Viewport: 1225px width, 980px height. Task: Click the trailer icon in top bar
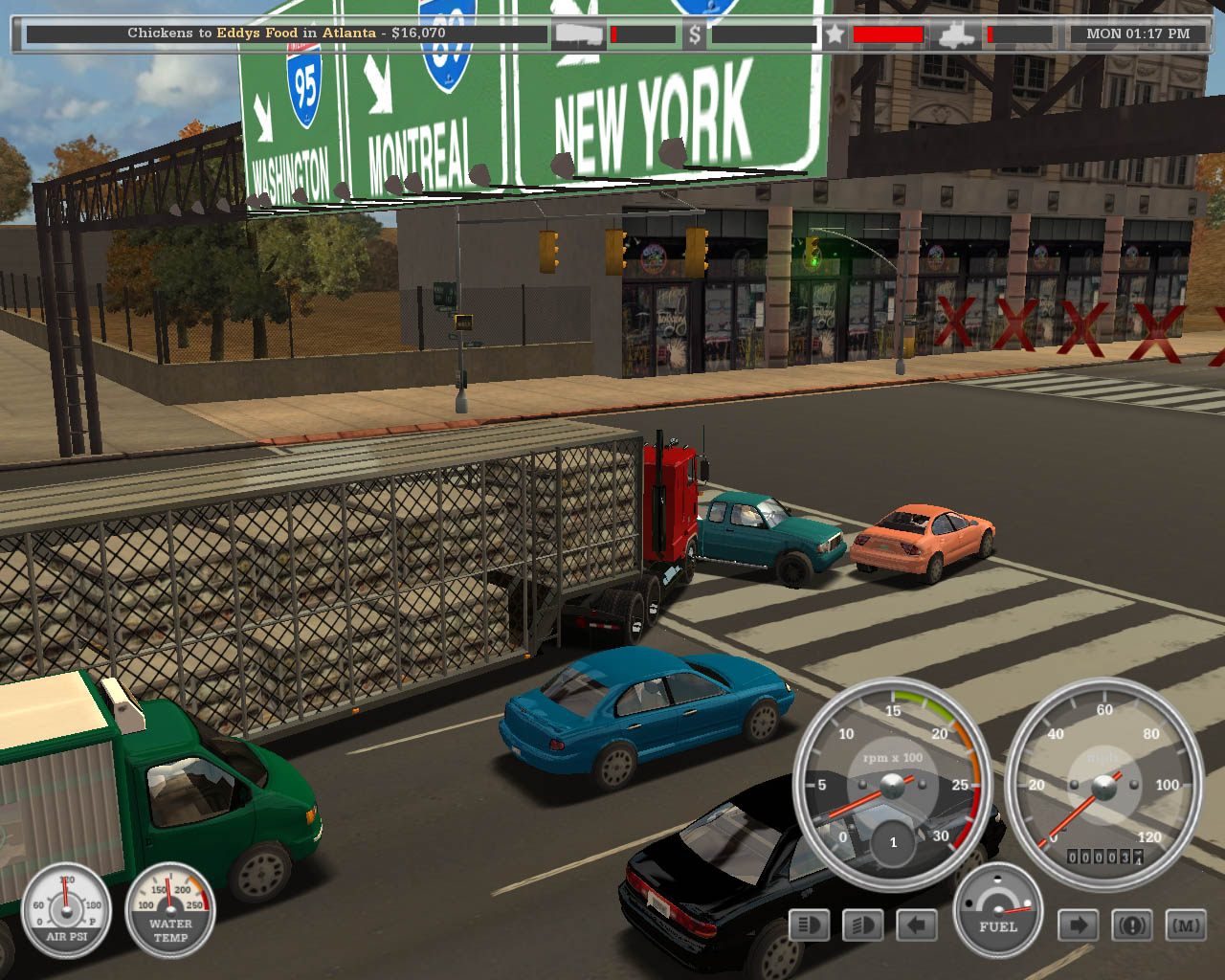(x=579, y=34)
